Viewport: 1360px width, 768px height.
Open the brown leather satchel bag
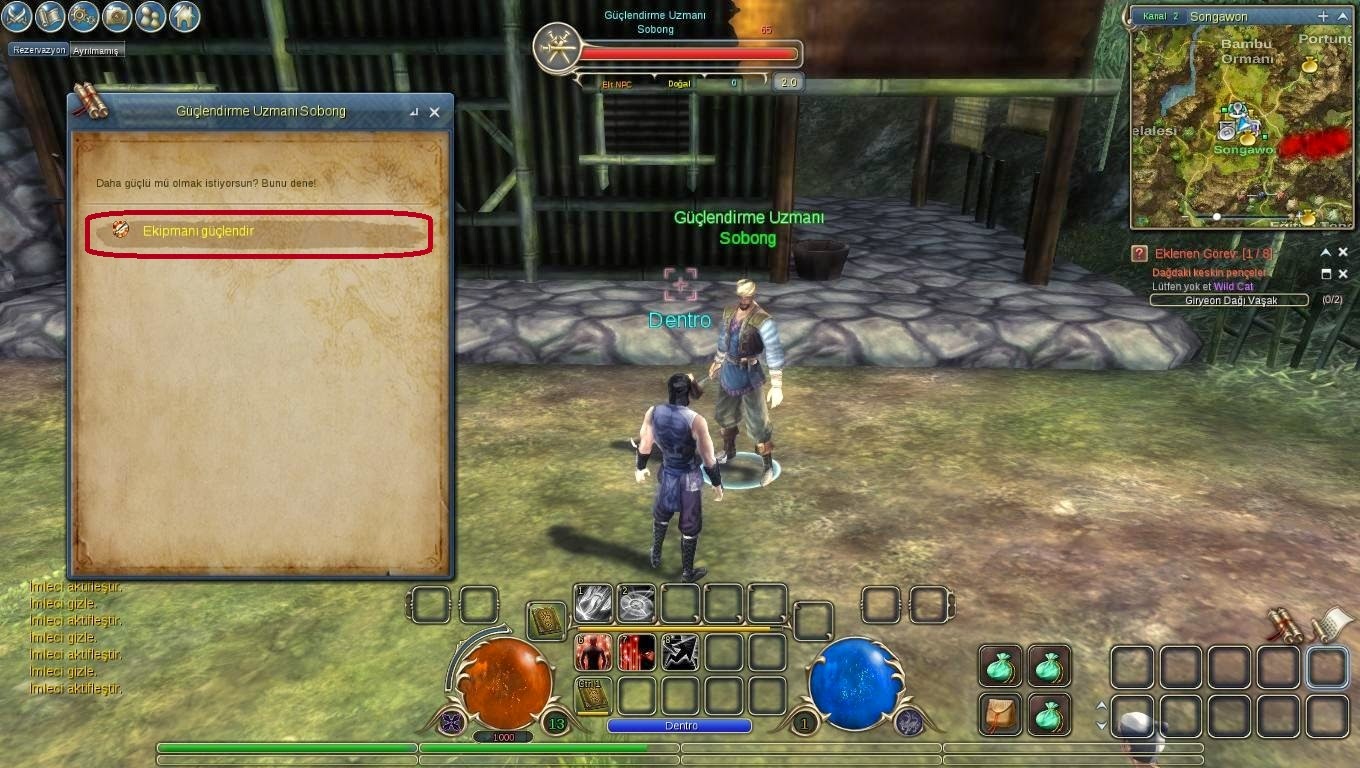(x=1000, y=713)
